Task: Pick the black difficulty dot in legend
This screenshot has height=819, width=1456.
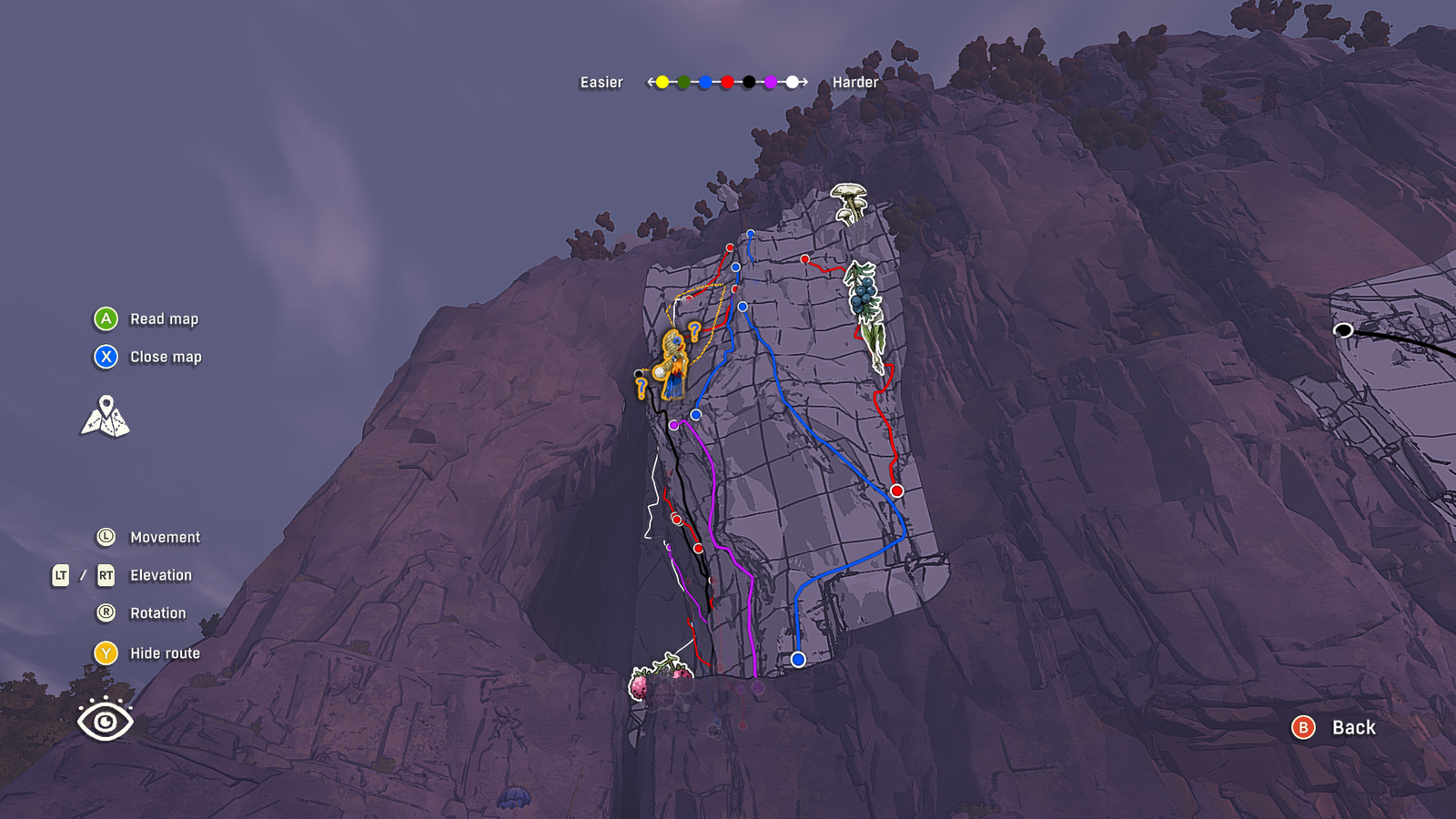Action: (x=749, y=82)
